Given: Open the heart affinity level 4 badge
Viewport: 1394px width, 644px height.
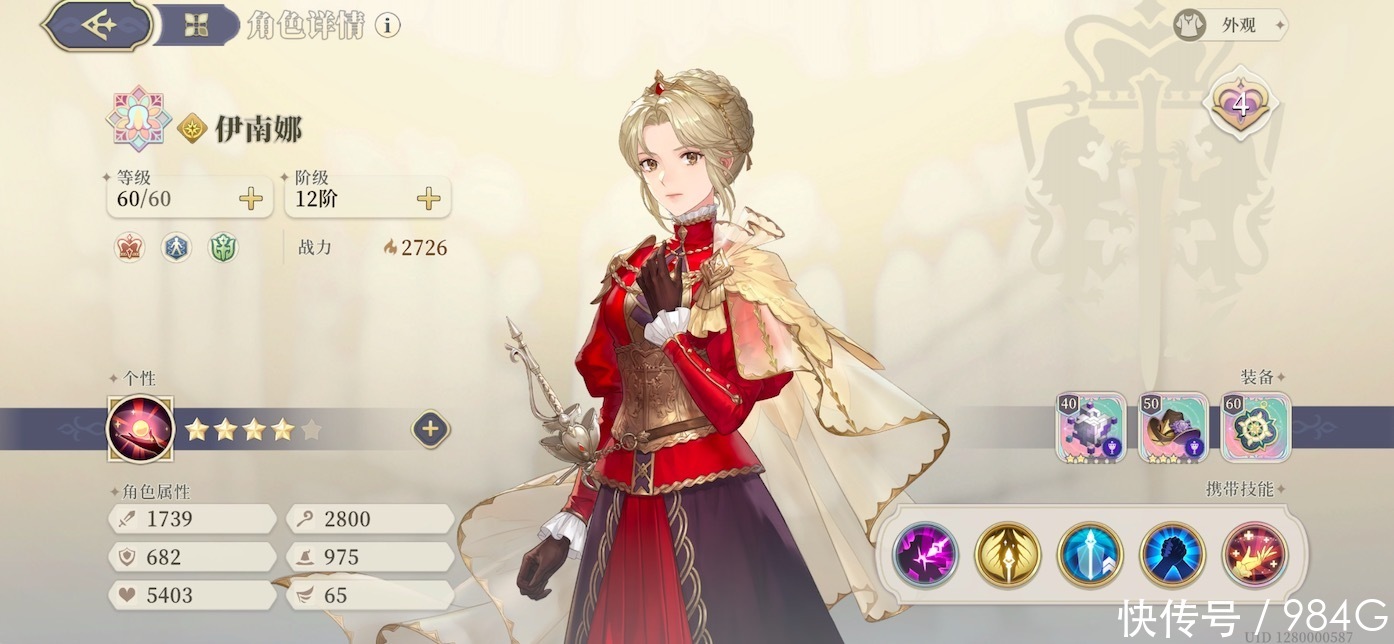Looking at the screenshot, I should tap(1241, 105).
